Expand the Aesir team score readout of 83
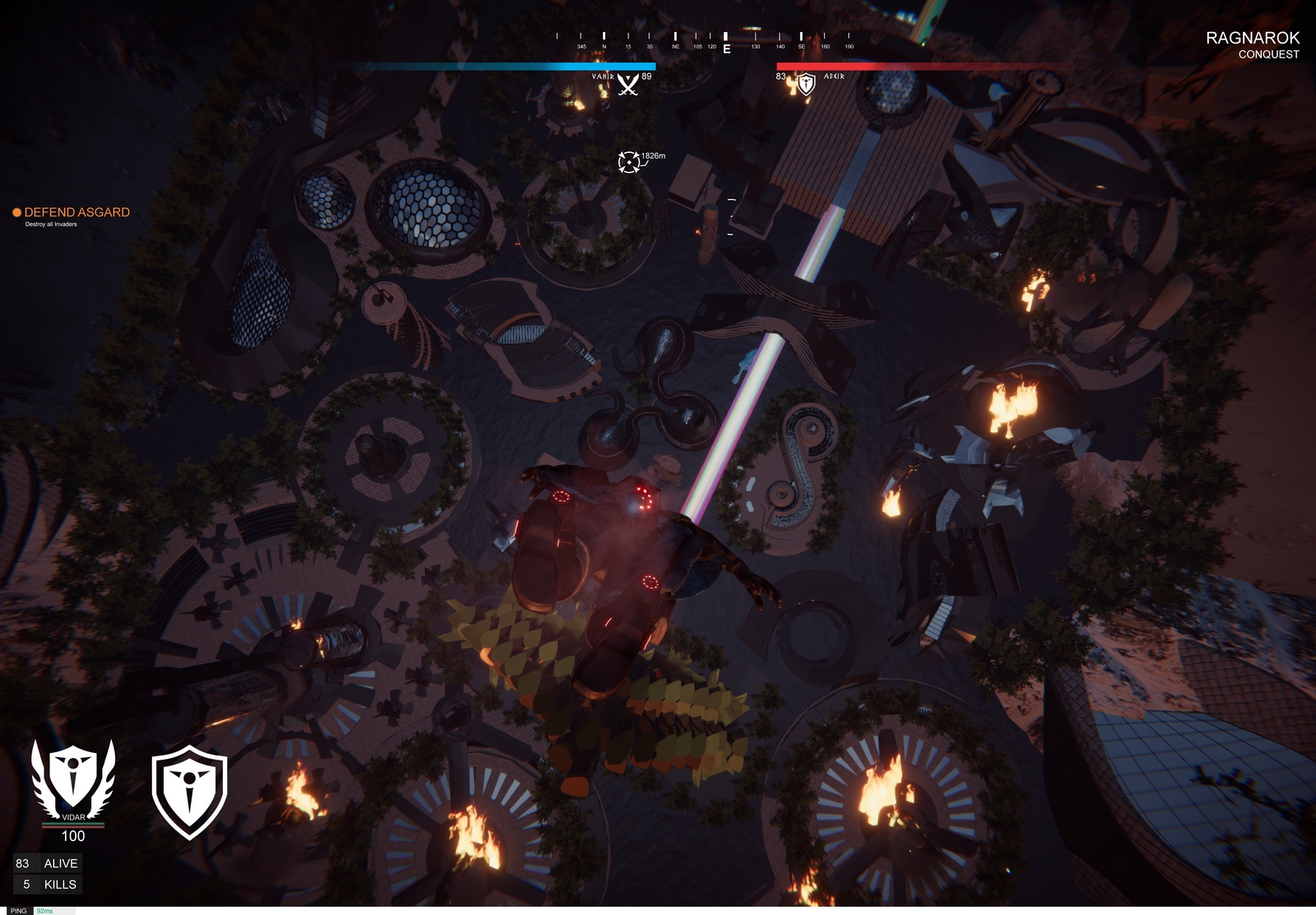1316x915 pixels. [x=780, y=76]
